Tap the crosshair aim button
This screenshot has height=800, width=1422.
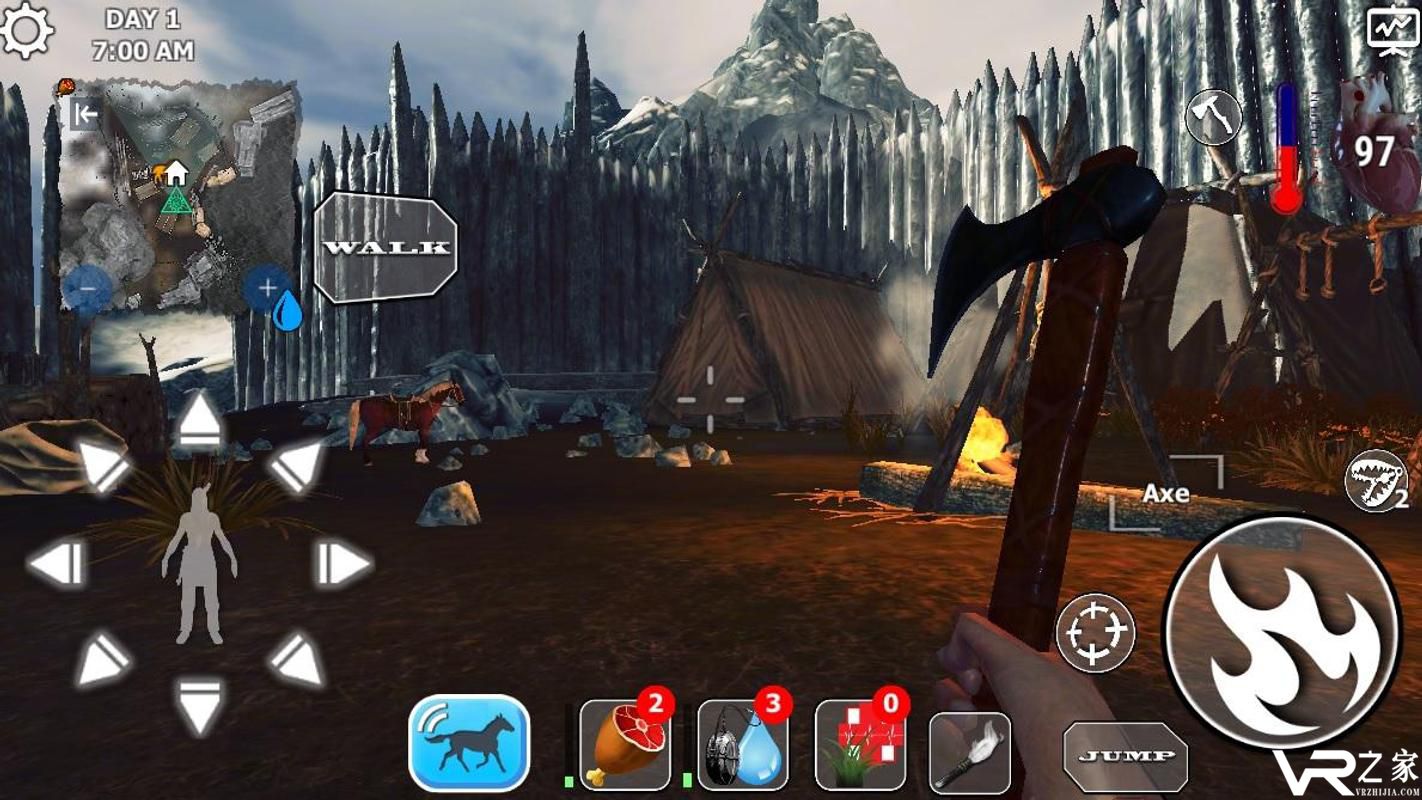tap(1095, 632)
